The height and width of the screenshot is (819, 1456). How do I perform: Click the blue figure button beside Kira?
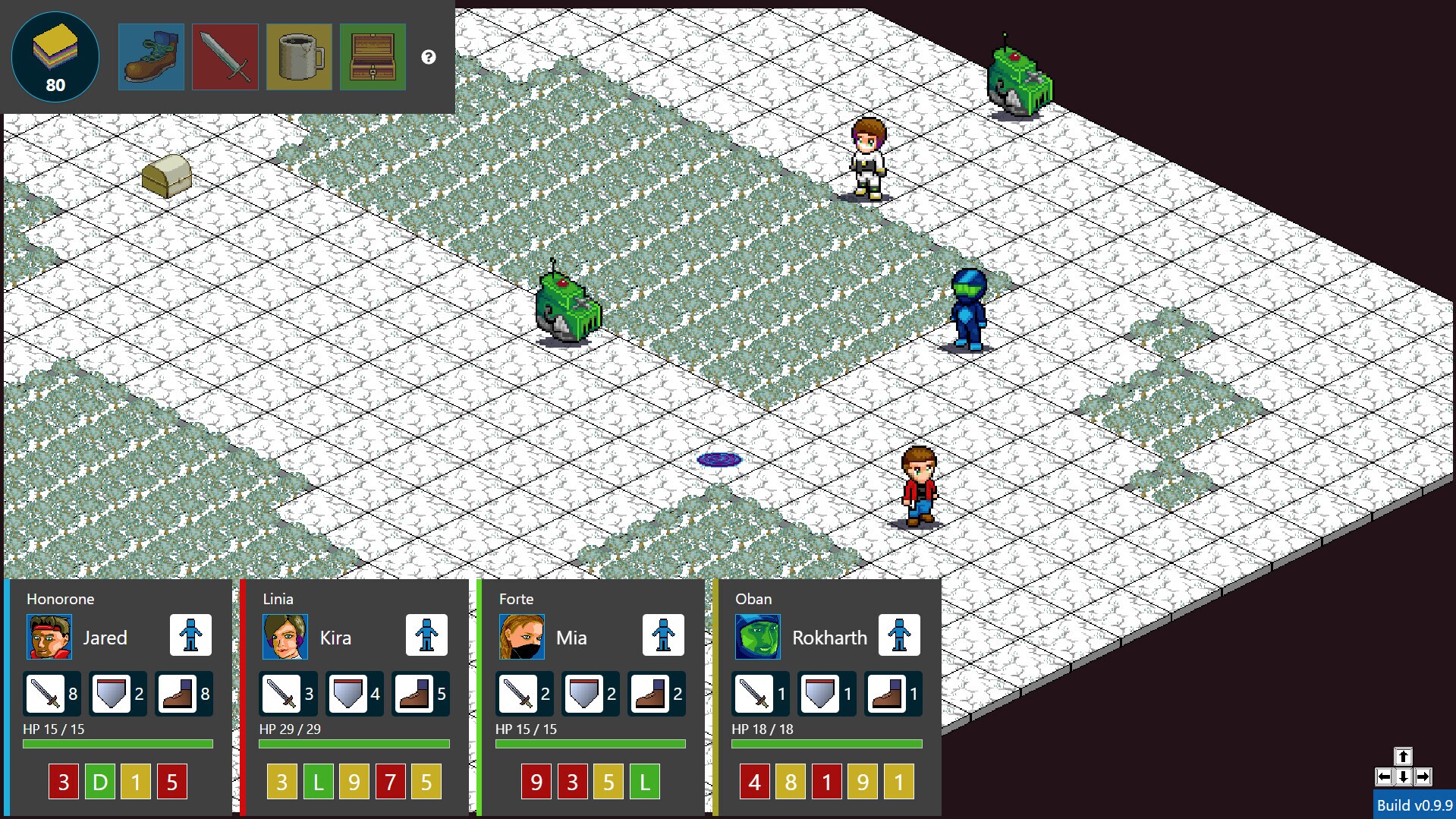(426, 635)
